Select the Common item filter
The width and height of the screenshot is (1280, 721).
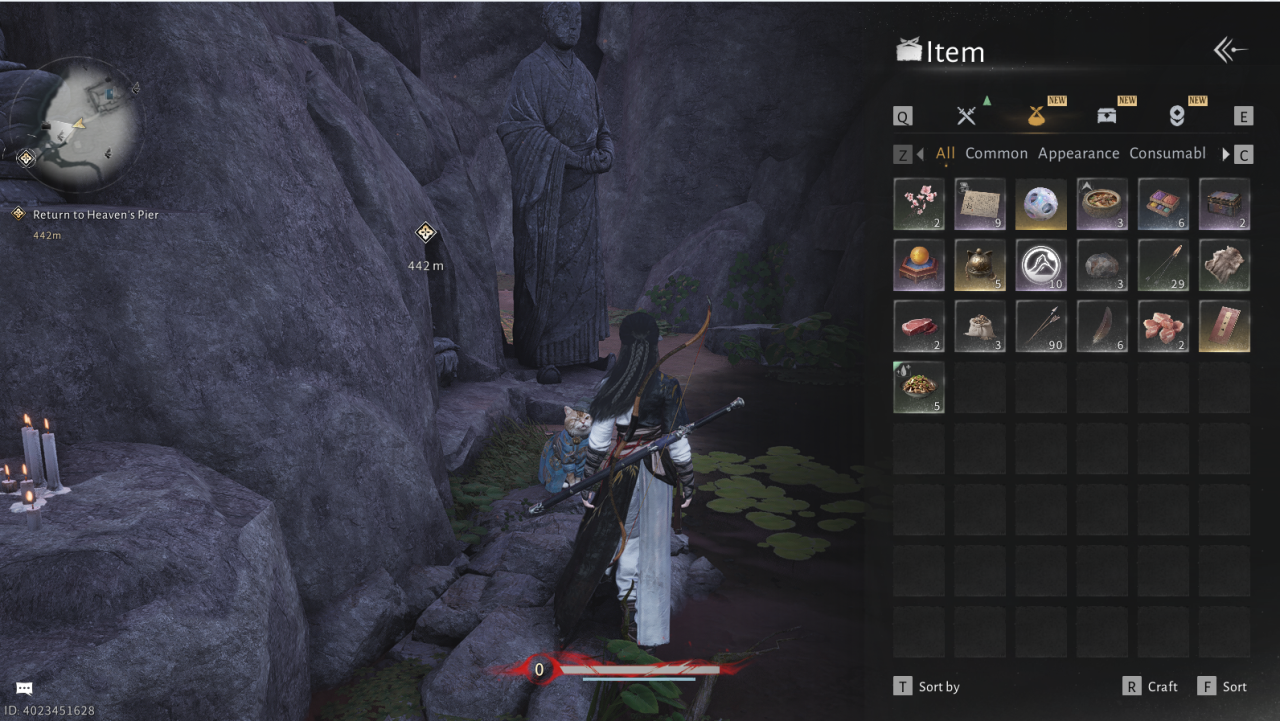tap(996, 154)
